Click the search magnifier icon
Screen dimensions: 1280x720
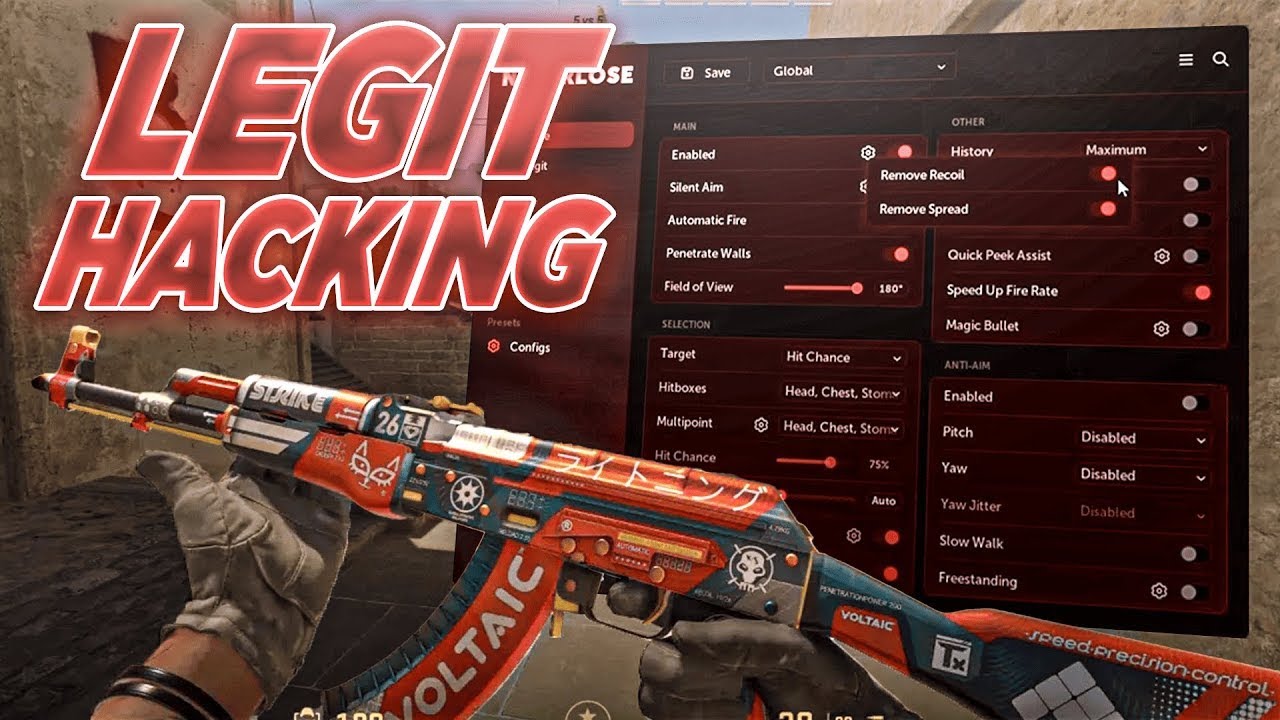tap(1221, 60)
